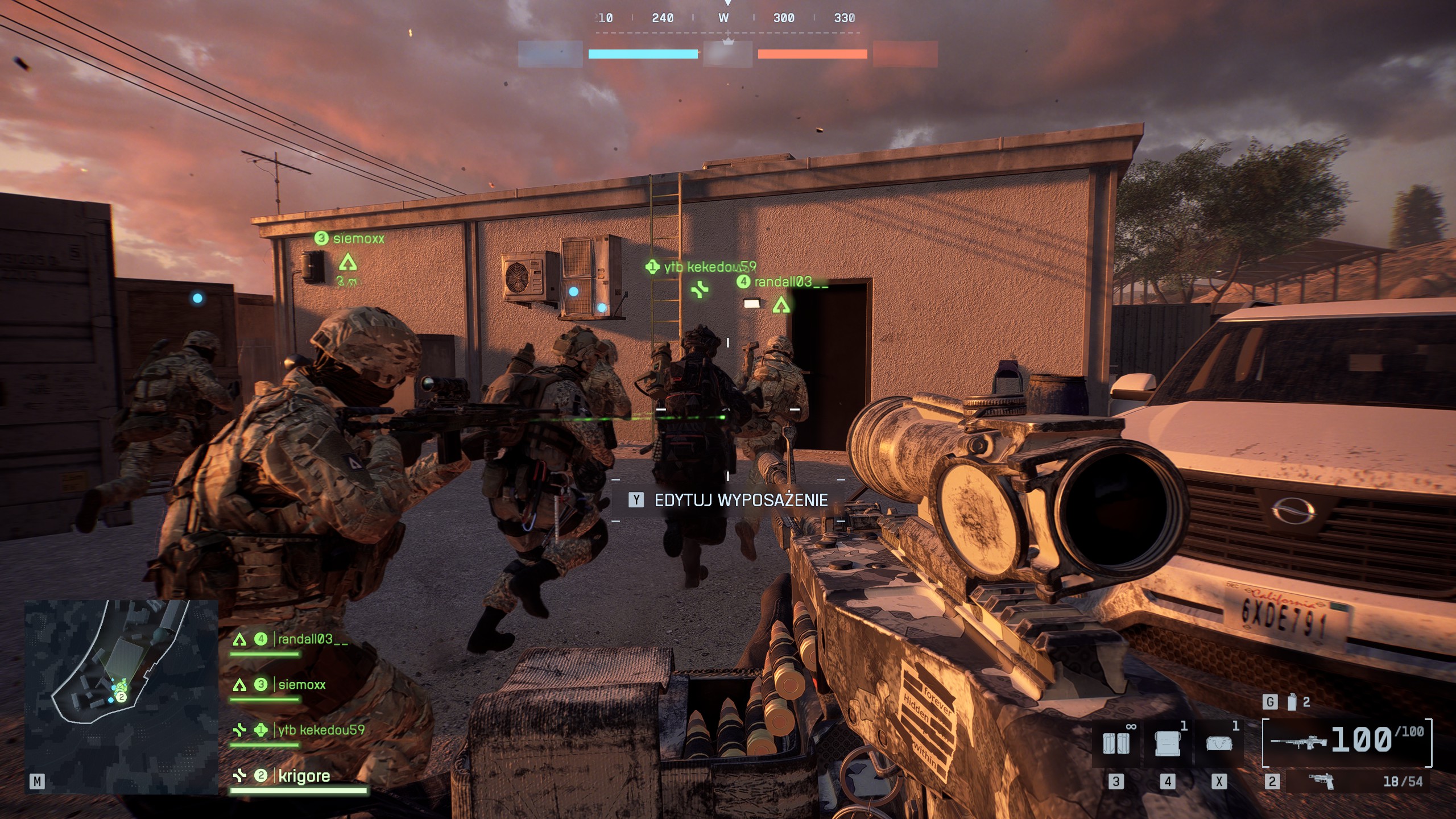Select the supply bag gadget slot

point(1219,743)
